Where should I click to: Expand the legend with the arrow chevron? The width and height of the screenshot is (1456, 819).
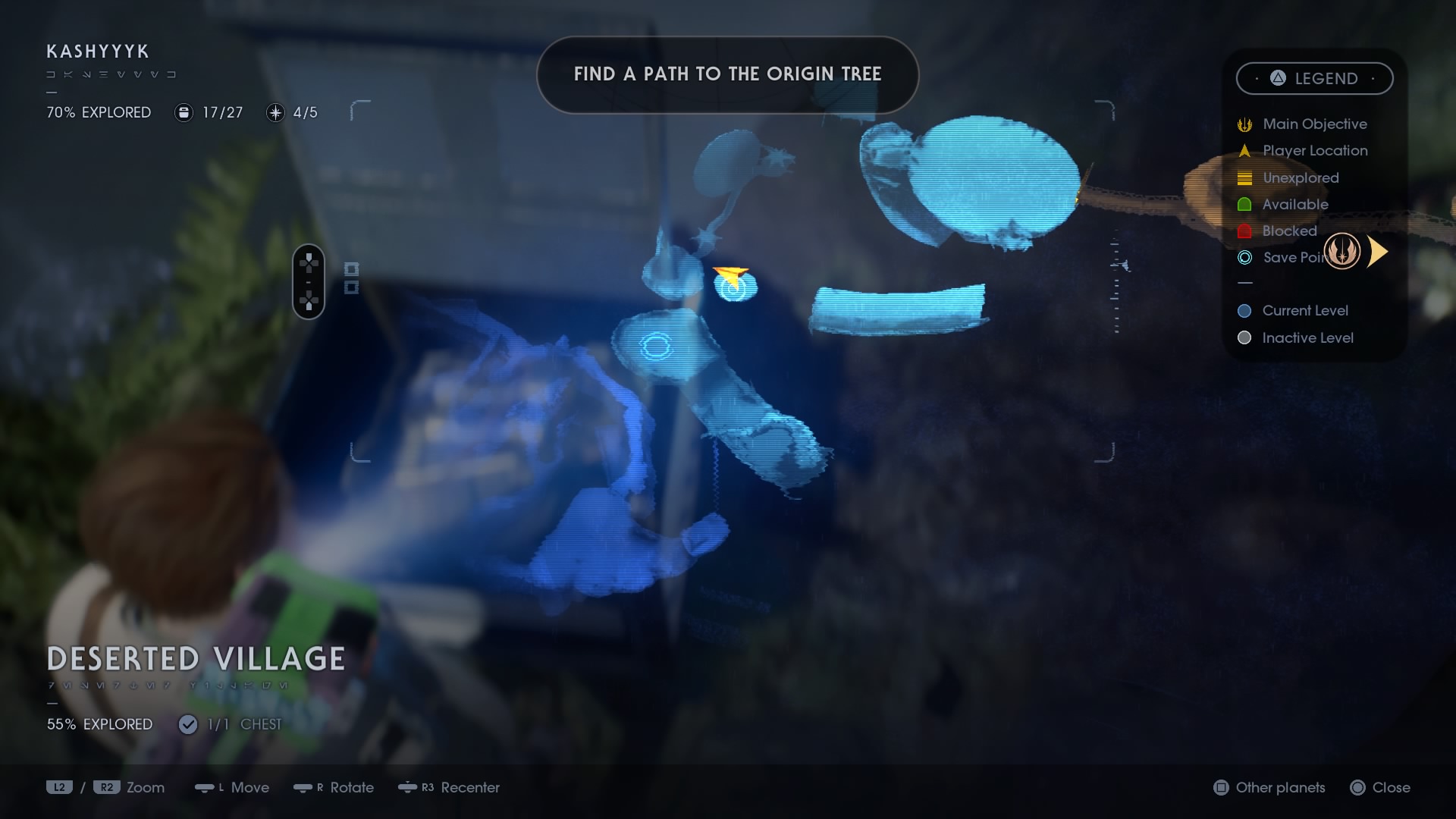(1378, 251)
